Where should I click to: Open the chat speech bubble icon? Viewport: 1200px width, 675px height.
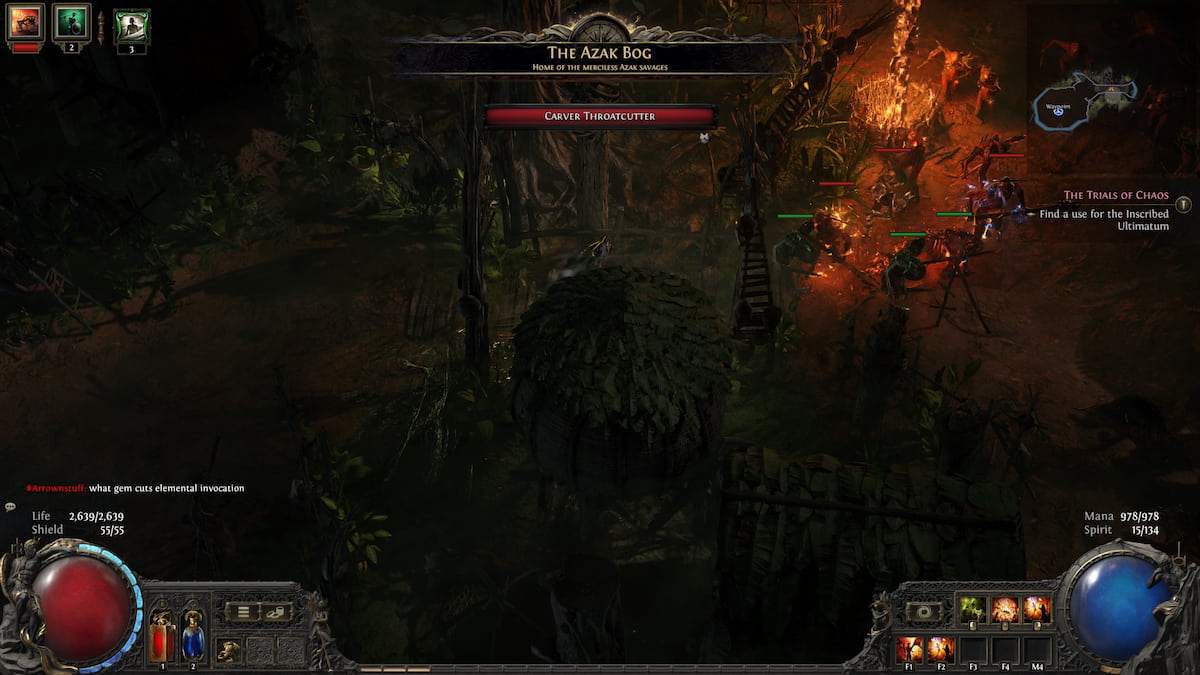pyautogui.click(x=11, y=507)
